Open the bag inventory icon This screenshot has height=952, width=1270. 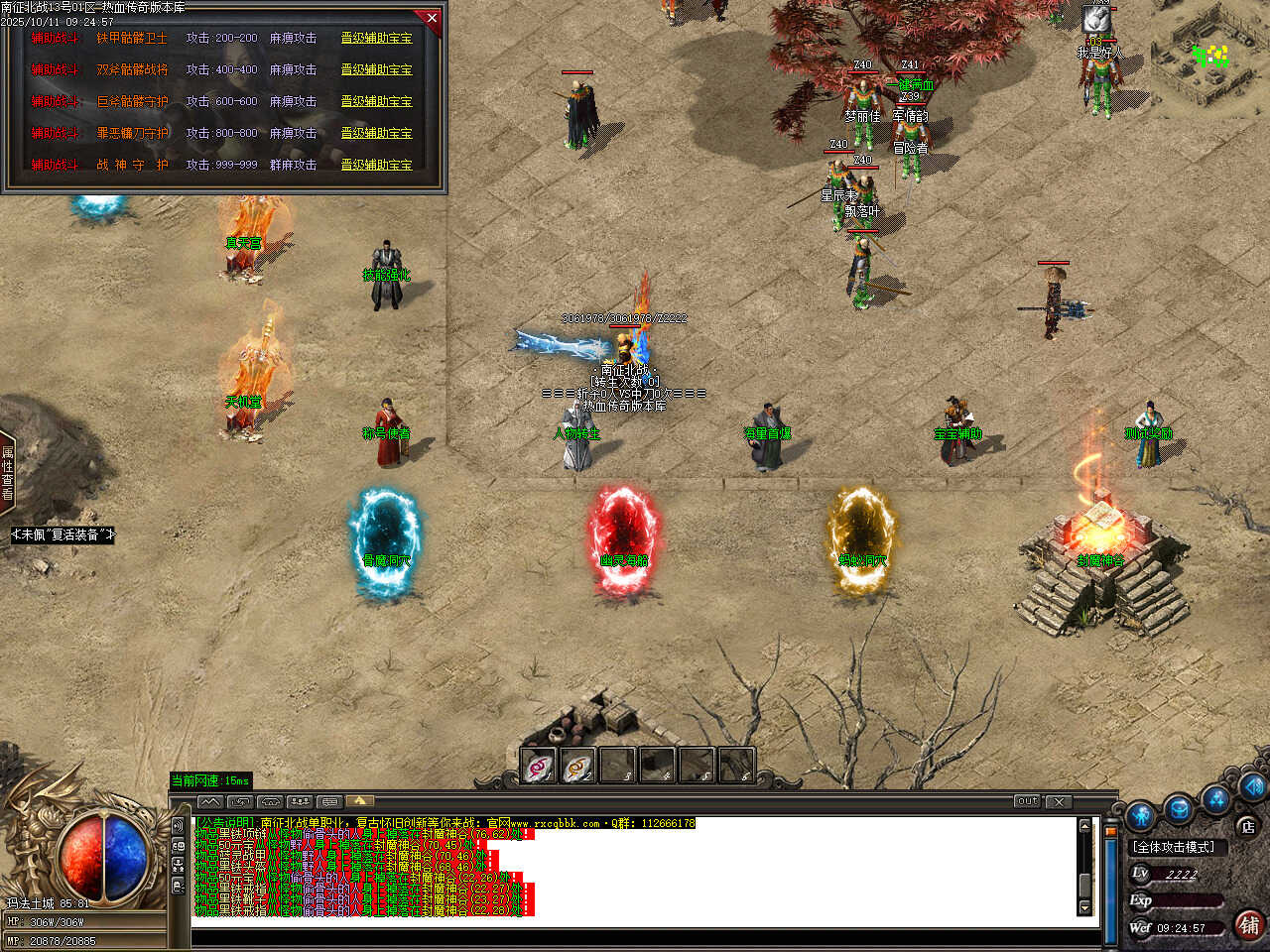pos(1179,808)
